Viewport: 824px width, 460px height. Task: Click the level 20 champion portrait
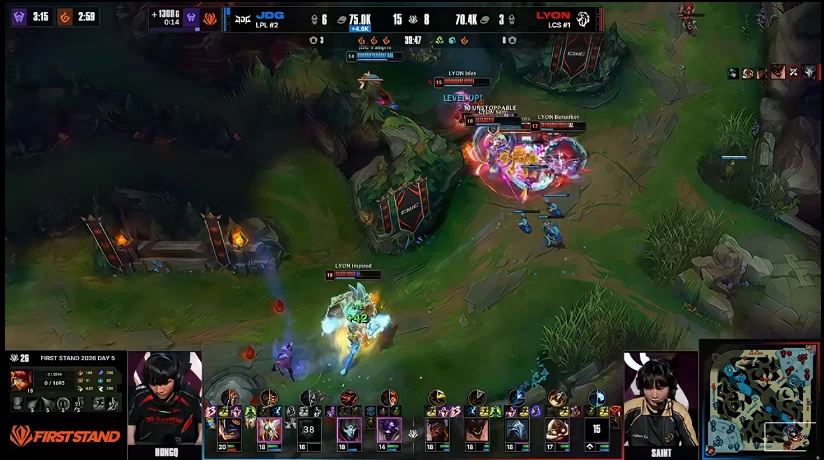(229, 429)
